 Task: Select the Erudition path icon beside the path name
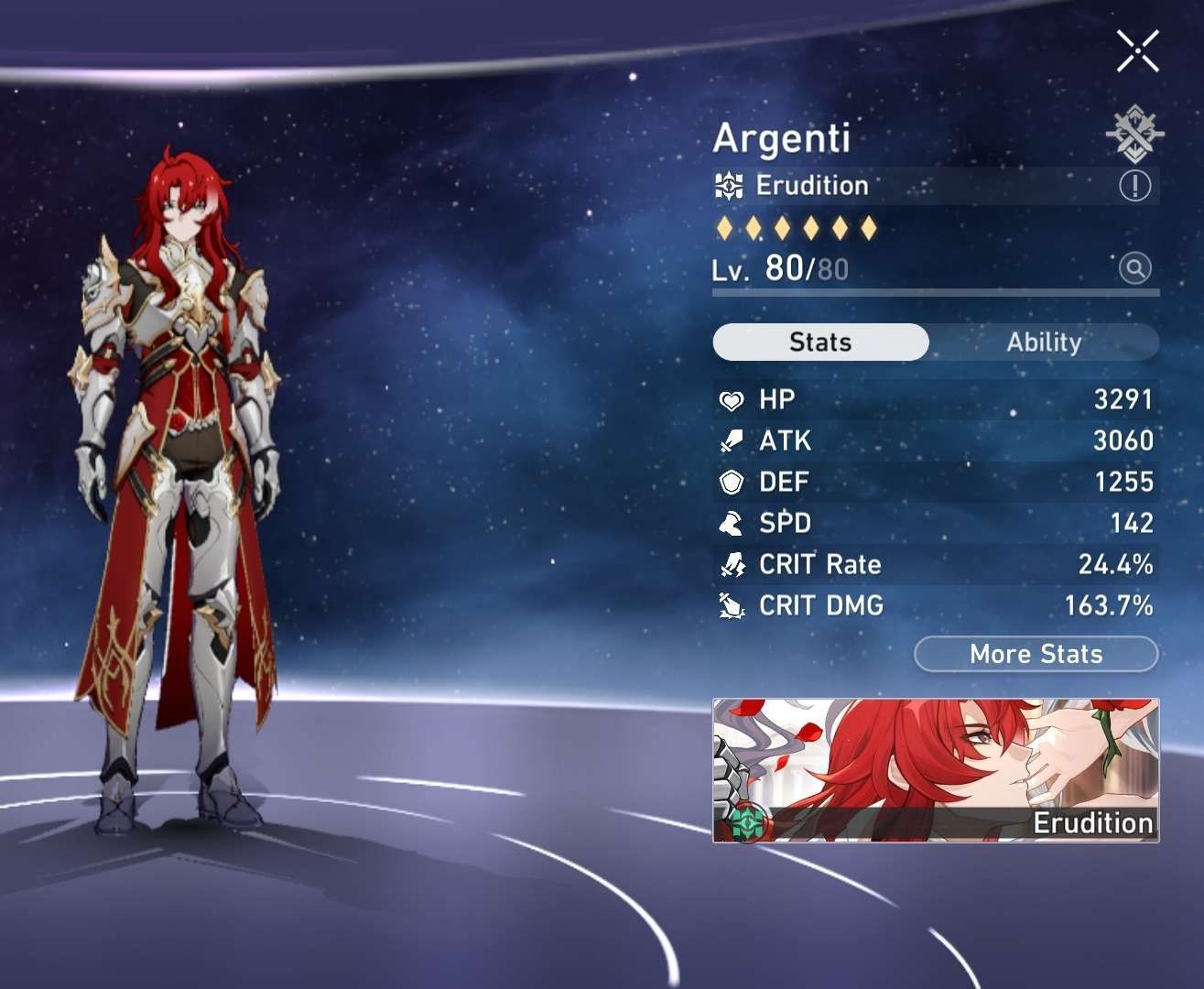point(728,185)
